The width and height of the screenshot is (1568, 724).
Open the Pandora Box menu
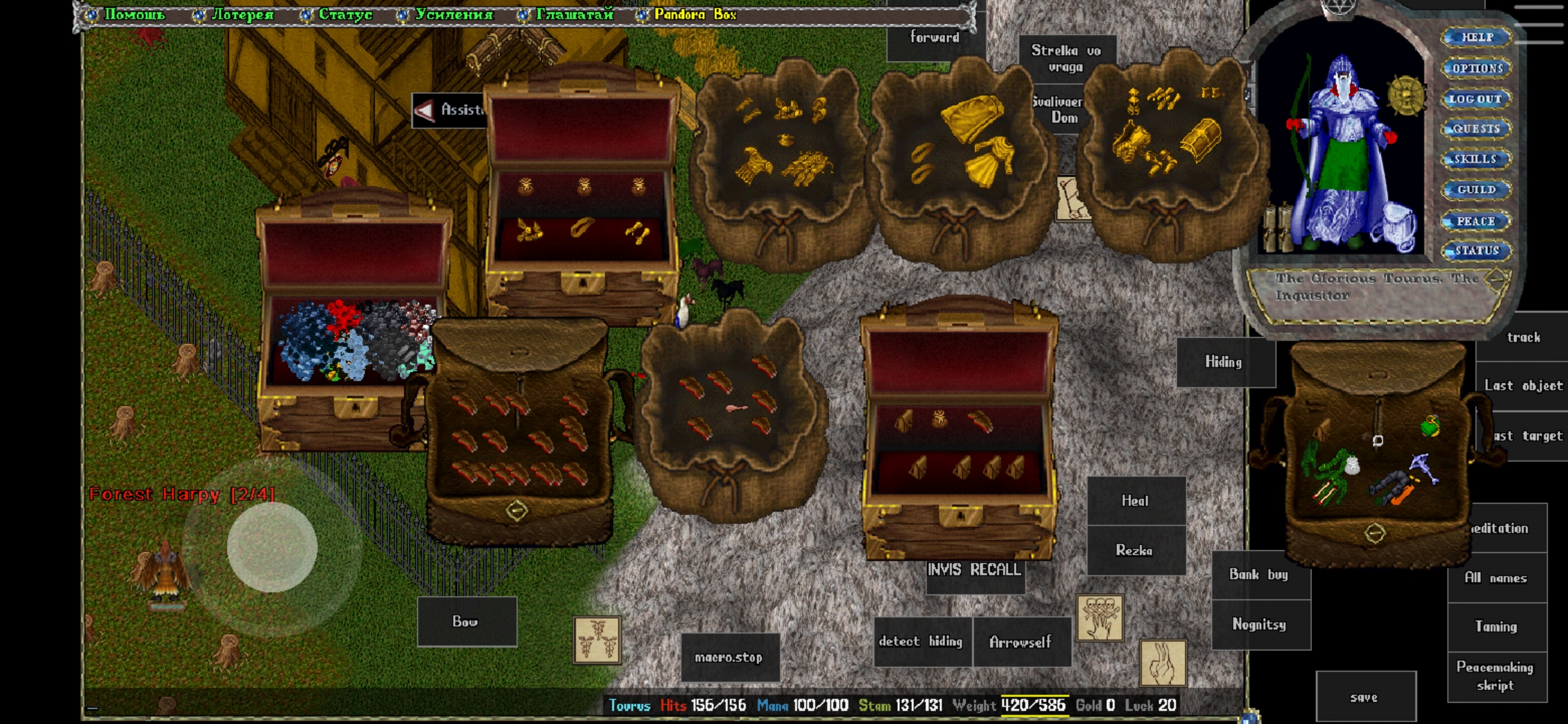pos(694,15)
